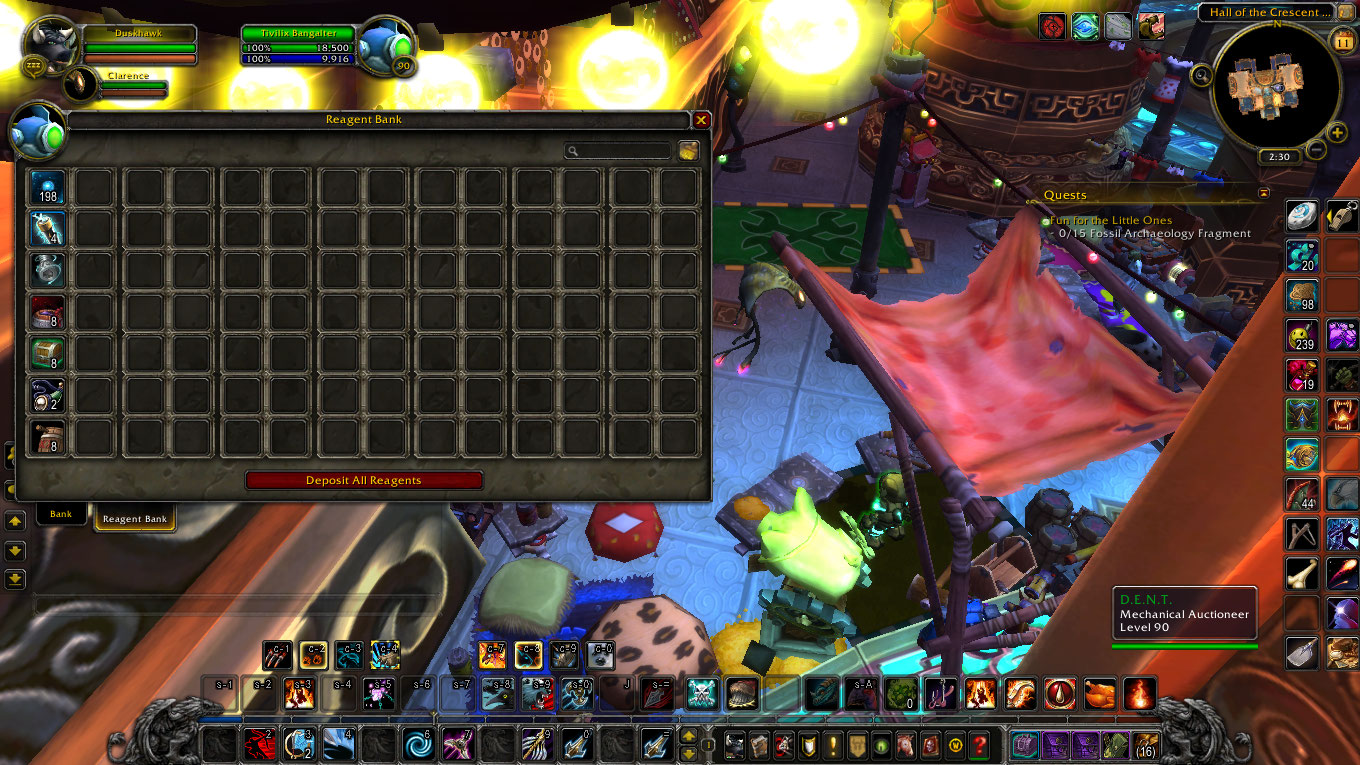The height and width of the screenshot is (765, 1360).
Task: Select the Reagent Bank tab
Action: click(x=134, y=518)
